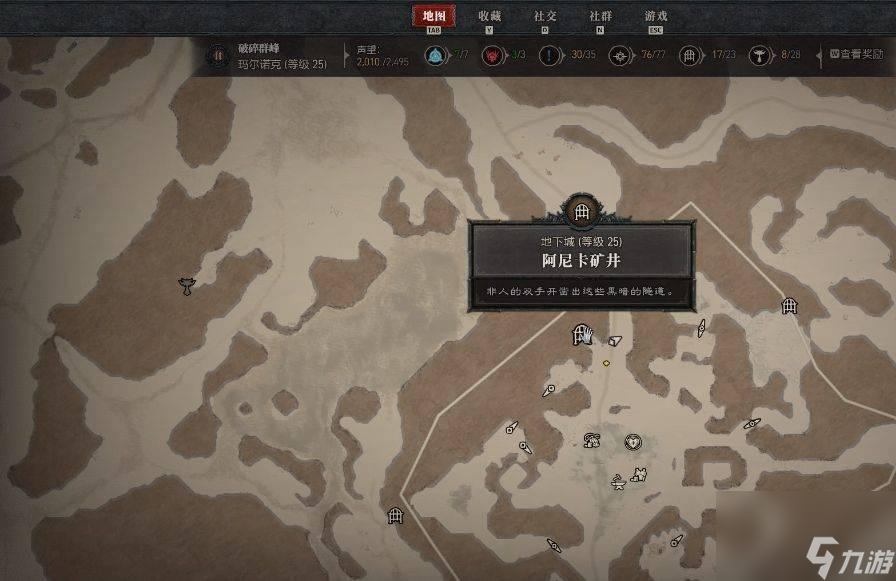Select the blue waypoint progress icon

pos(435,56)
